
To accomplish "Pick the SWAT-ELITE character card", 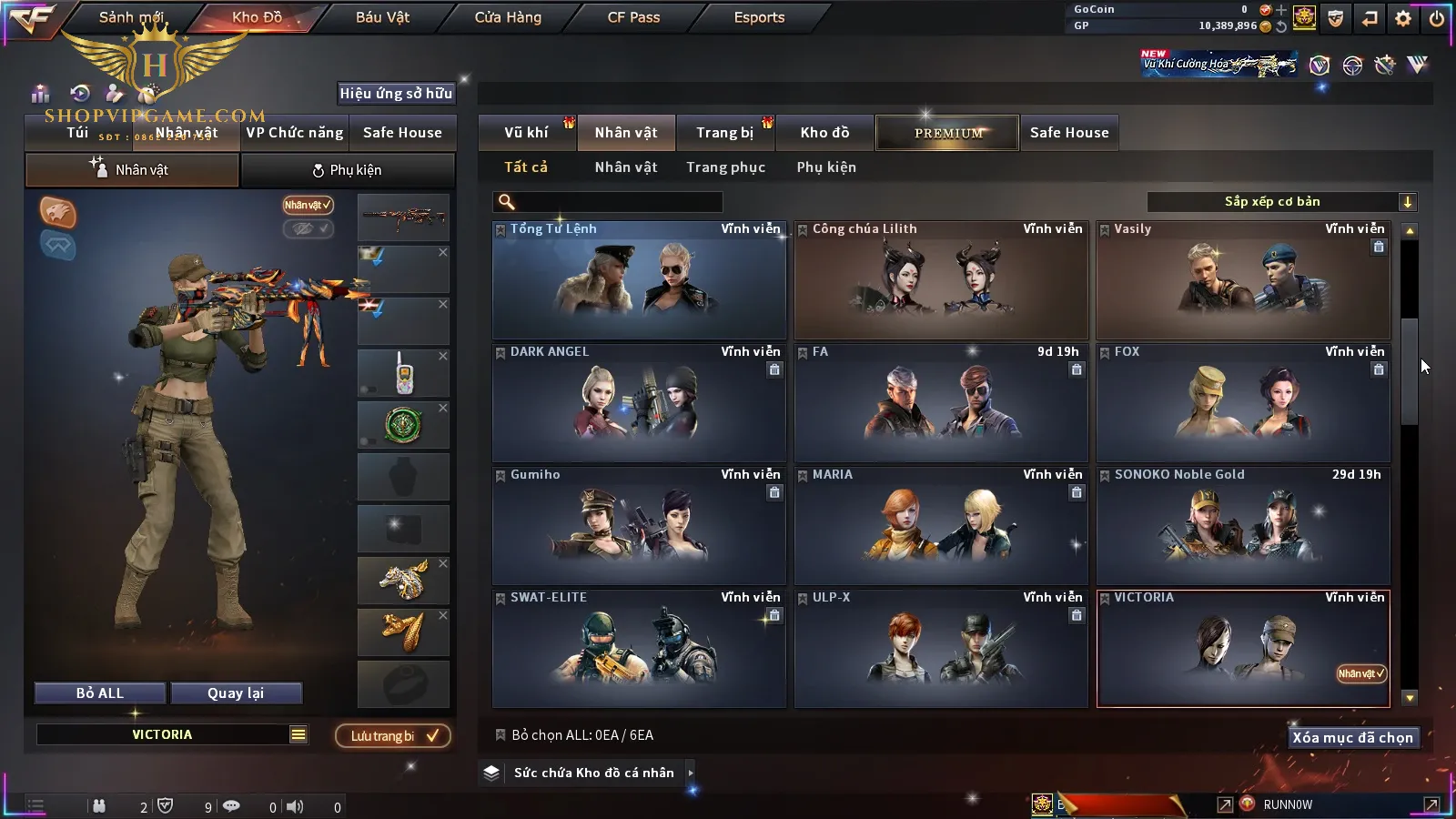I will [x=639, y=649].
